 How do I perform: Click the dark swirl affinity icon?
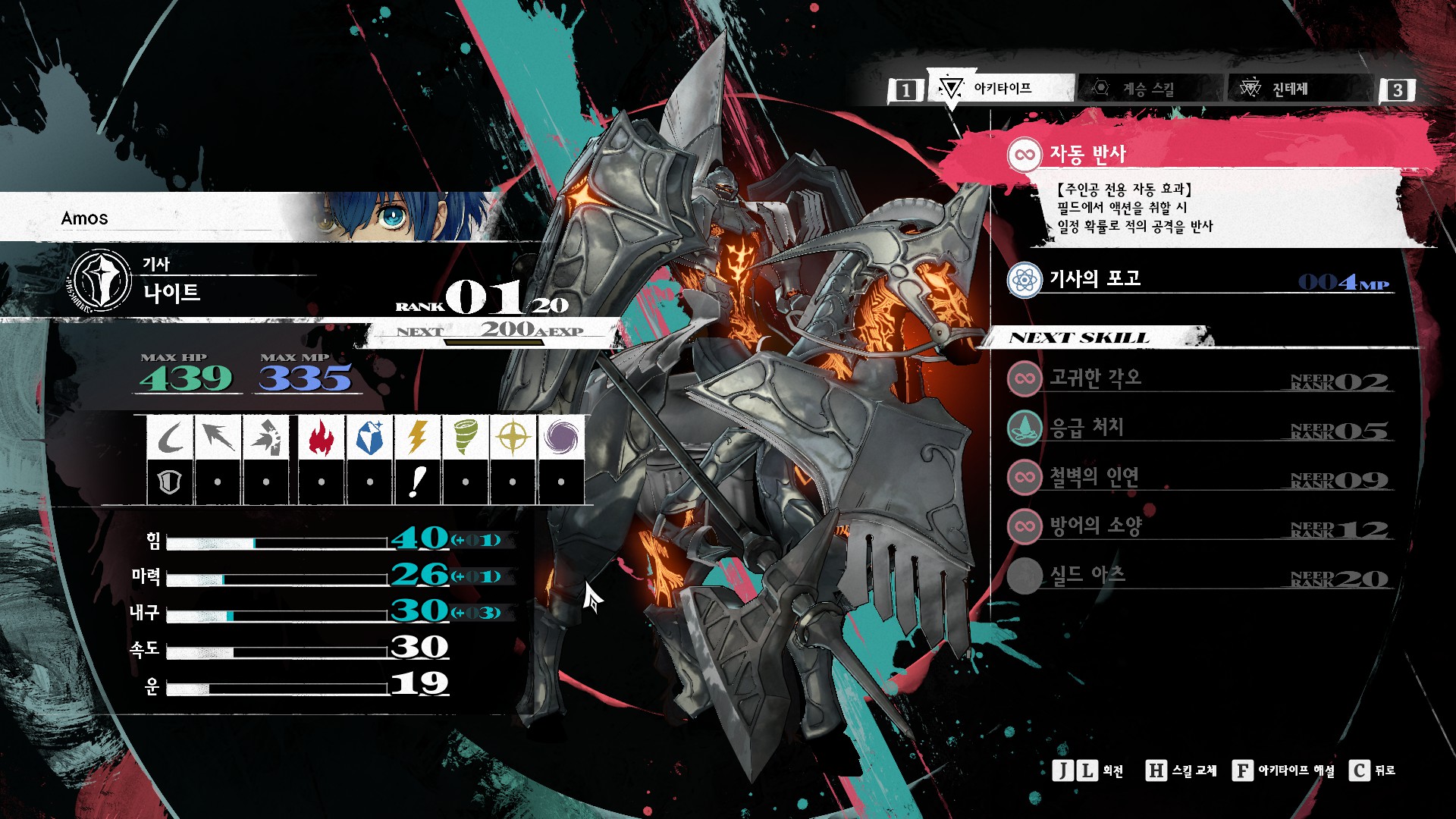[x=560, y=438]
